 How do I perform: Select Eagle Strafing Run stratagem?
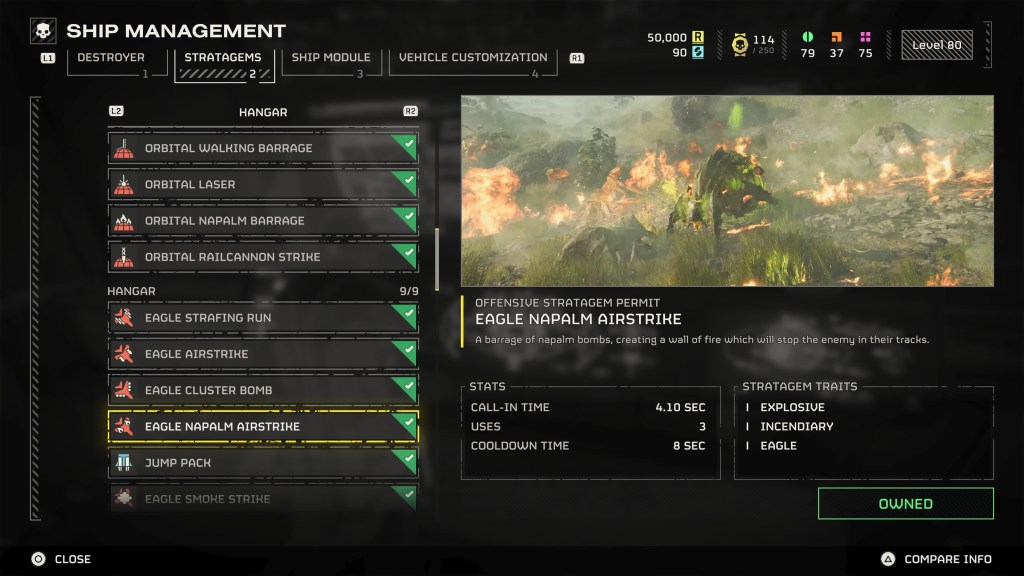pyautogui.click(x=263, y=318)
